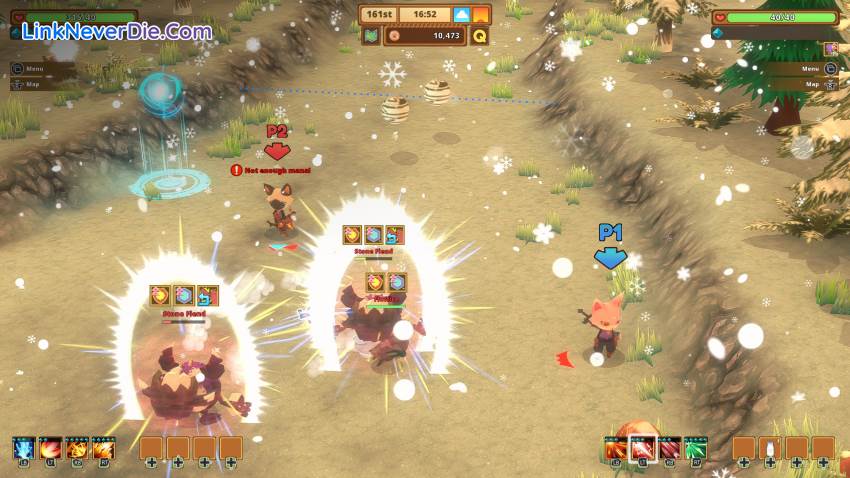Image resolution: width=850 pixels, height=478 pixels.
Task: Select the white bottle item slot
Action: 770,448
